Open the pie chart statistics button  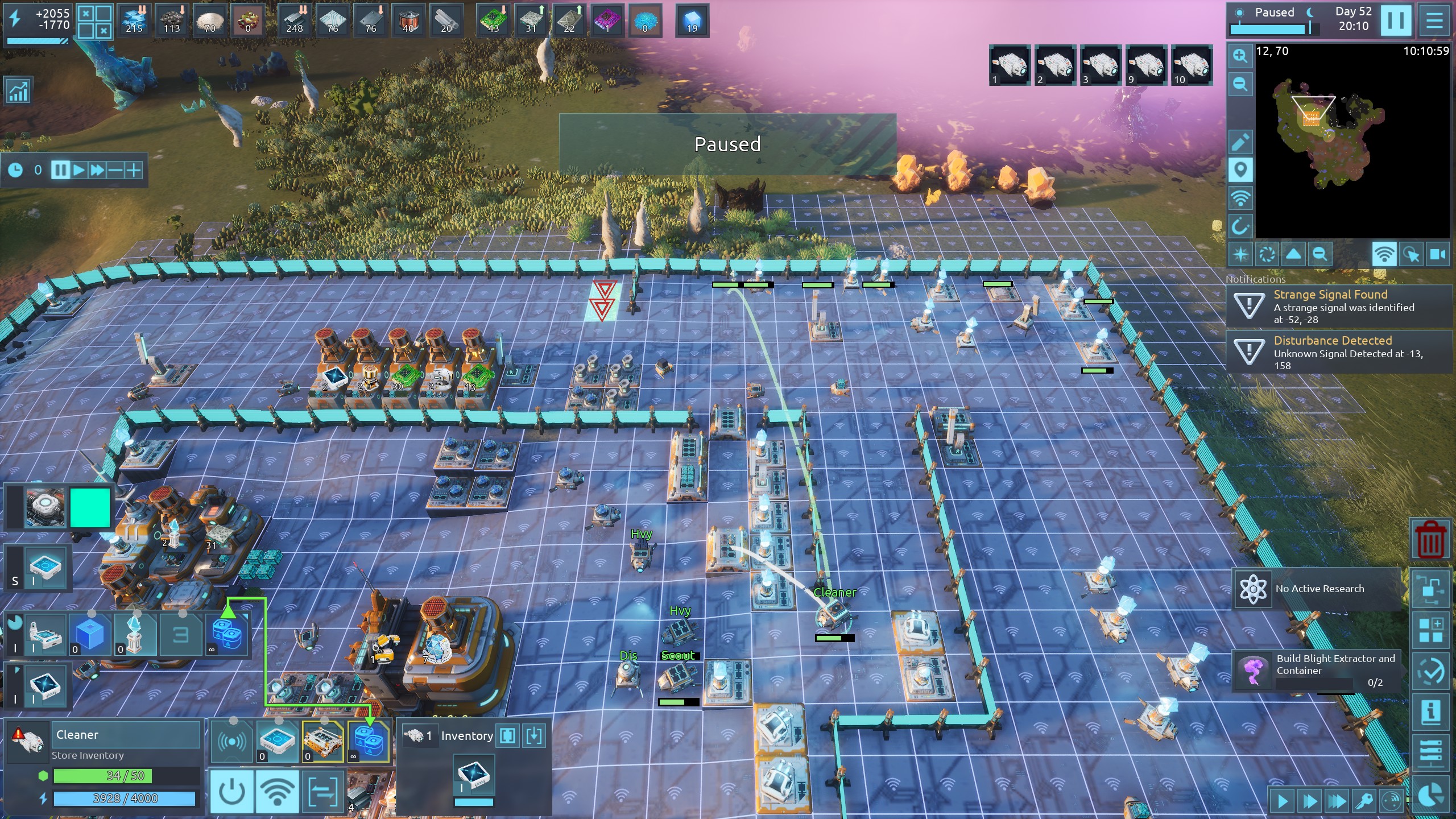point(1430,795)
